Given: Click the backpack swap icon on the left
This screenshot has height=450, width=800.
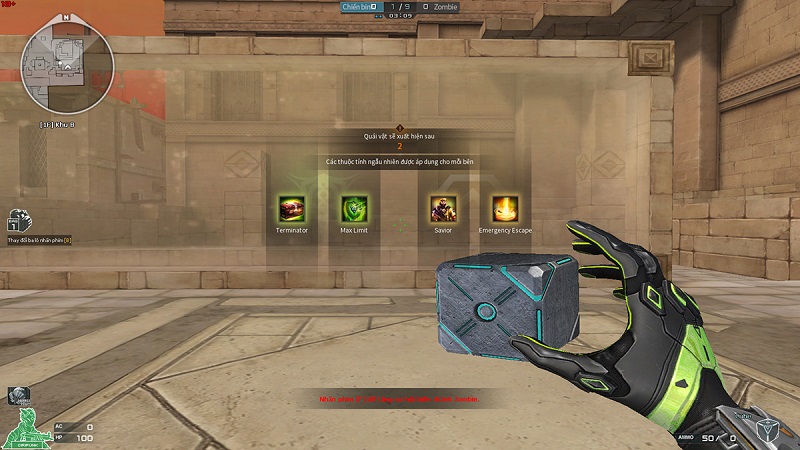Looking at the screenshot, I should pos(17,222).
